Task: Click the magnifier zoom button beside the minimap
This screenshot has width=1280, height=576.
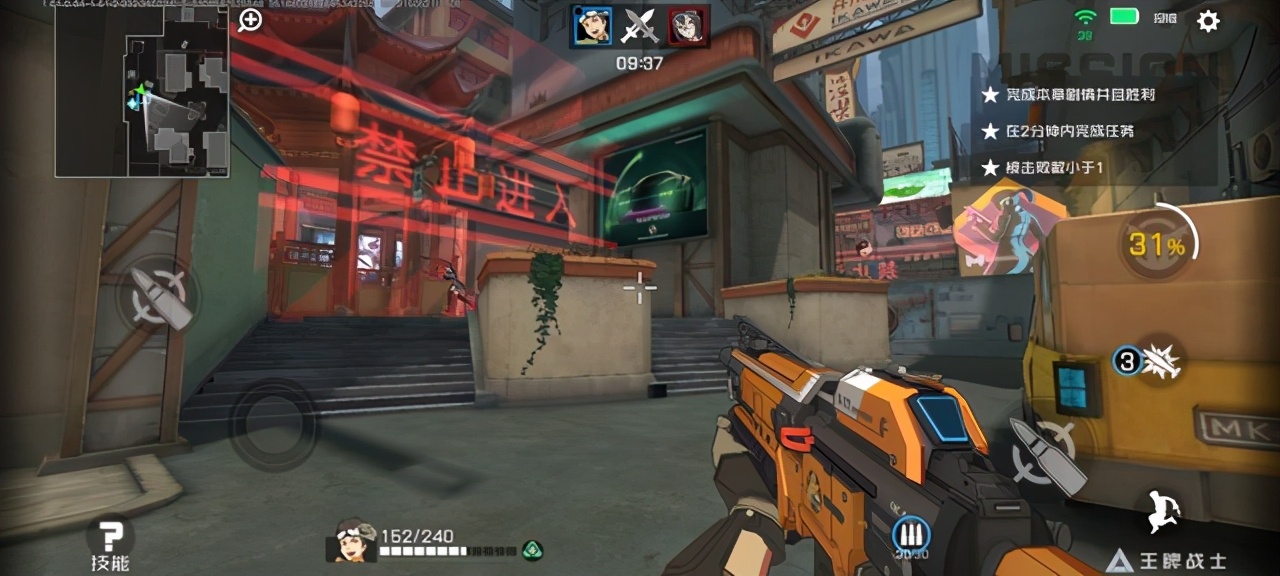Action: click(x=250, y=20)
